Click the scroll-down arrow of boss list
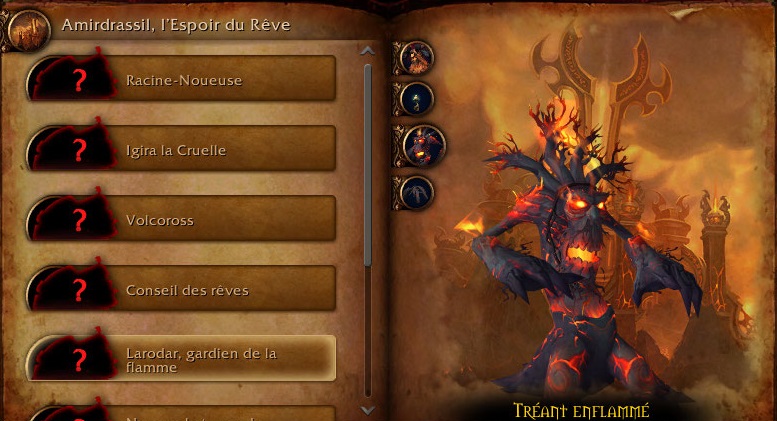Screen dimensions: 777x421 coord(368,409)
